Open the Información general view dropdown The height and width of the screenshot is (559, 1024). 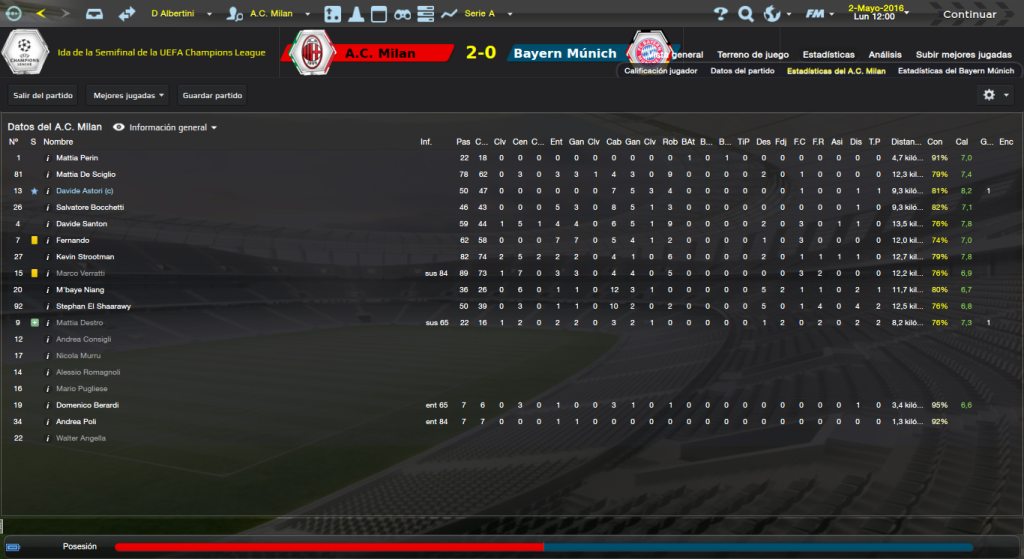172,128
